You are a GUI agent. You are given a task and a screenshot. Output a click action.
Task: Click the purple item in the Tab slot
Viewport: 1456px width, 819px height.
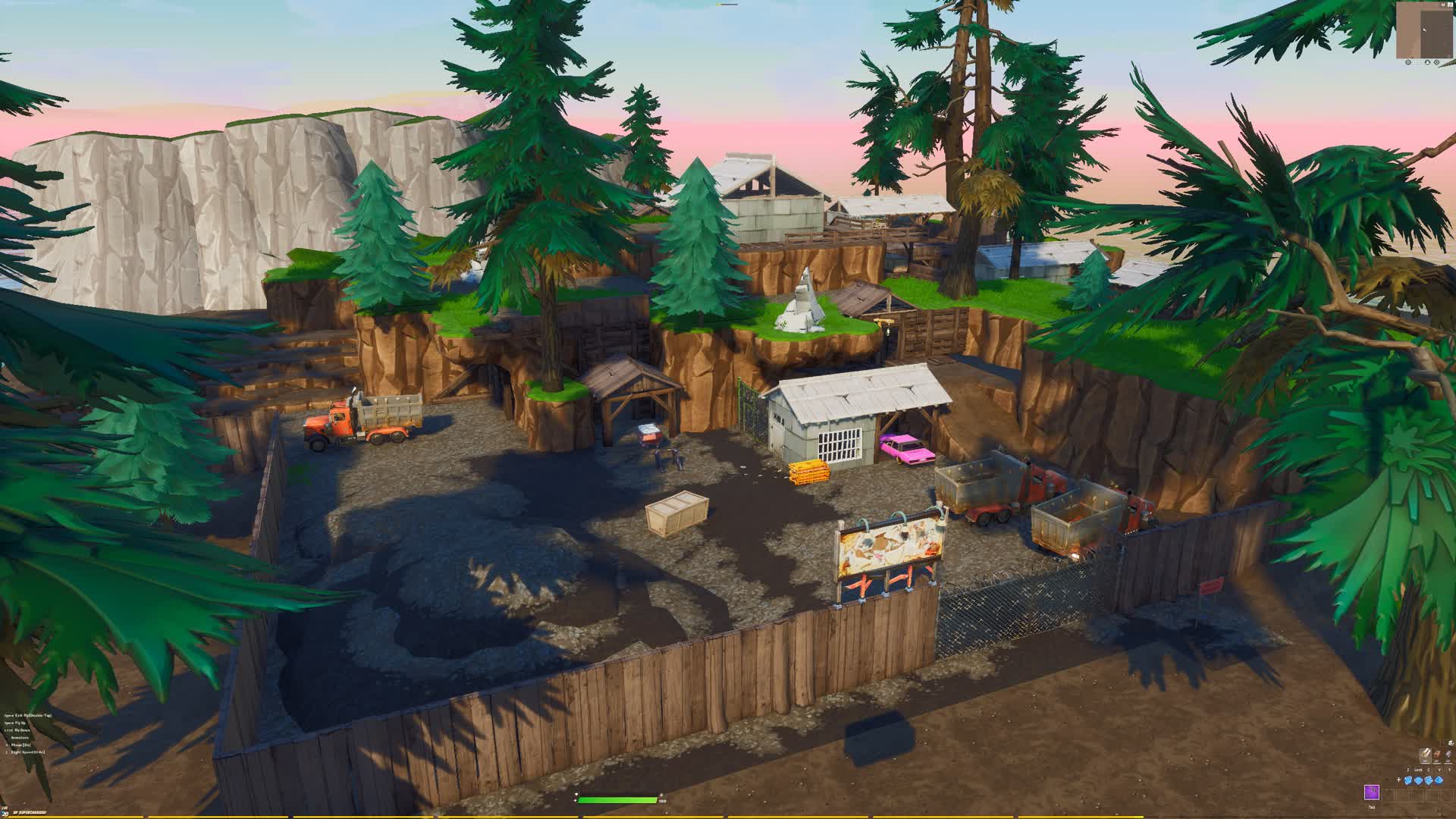1372,792
